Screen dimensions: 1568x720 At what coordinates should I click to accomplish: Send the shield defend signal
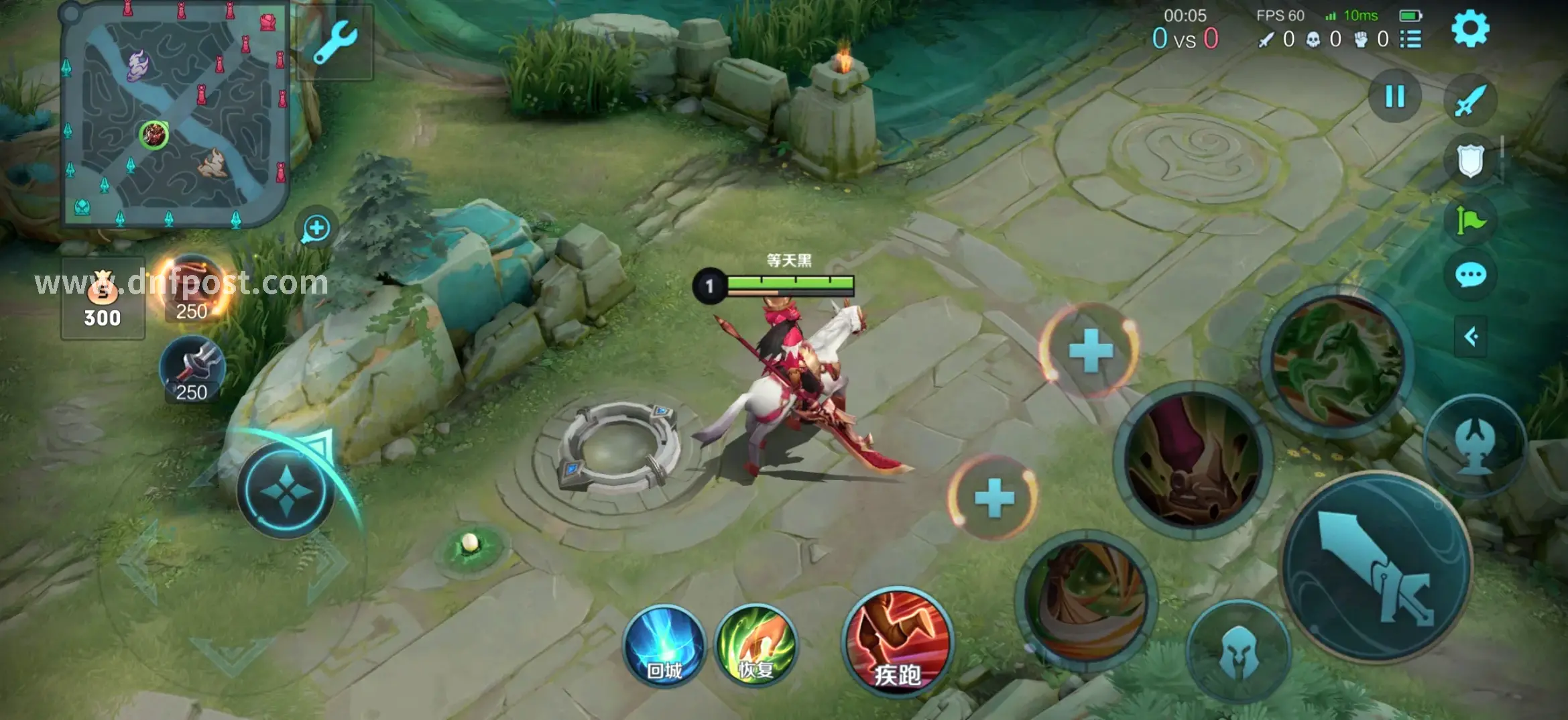(x=1470, y=161)
